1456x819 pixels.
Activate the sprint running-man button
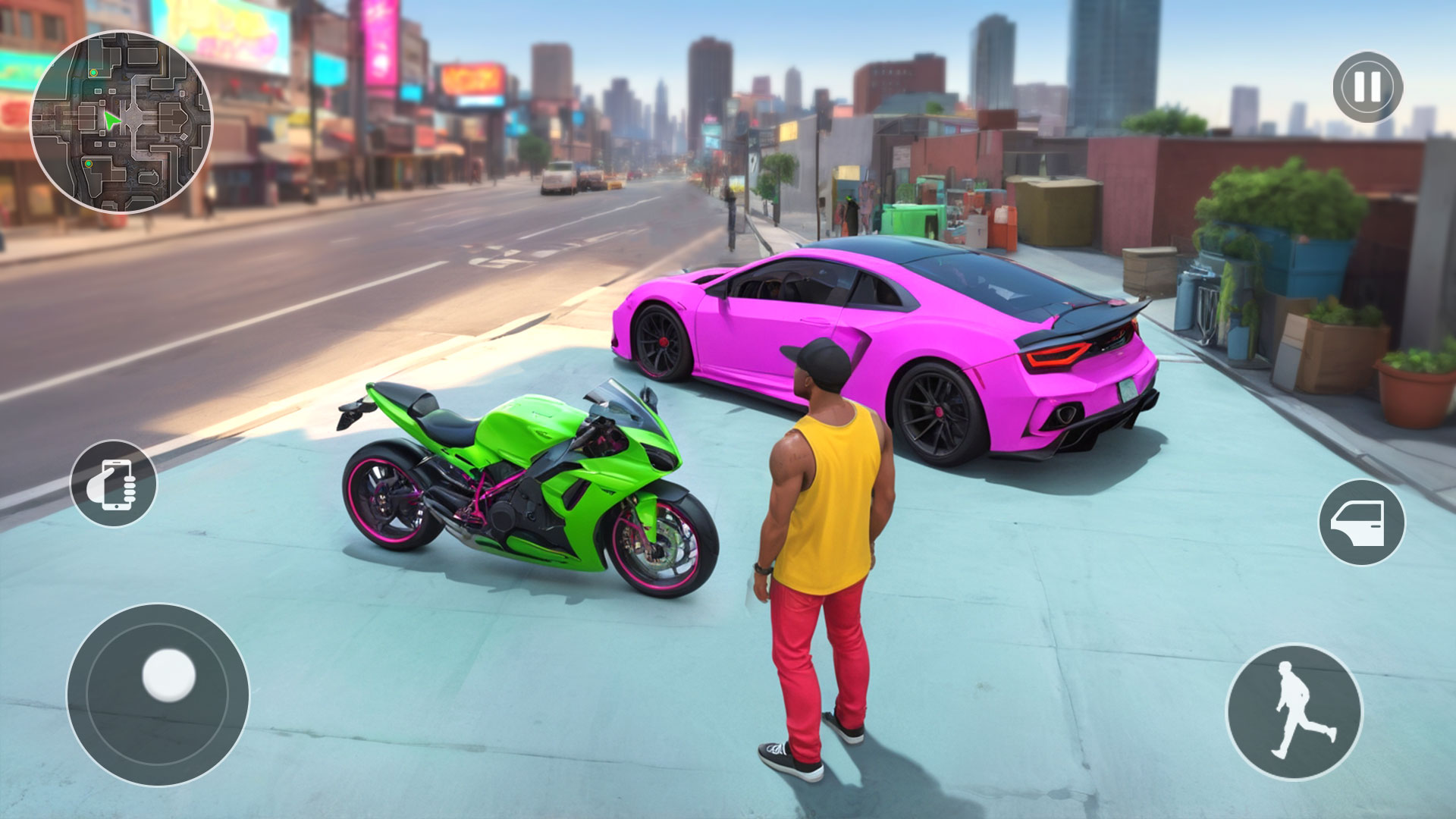click(x=1294, y=711)
